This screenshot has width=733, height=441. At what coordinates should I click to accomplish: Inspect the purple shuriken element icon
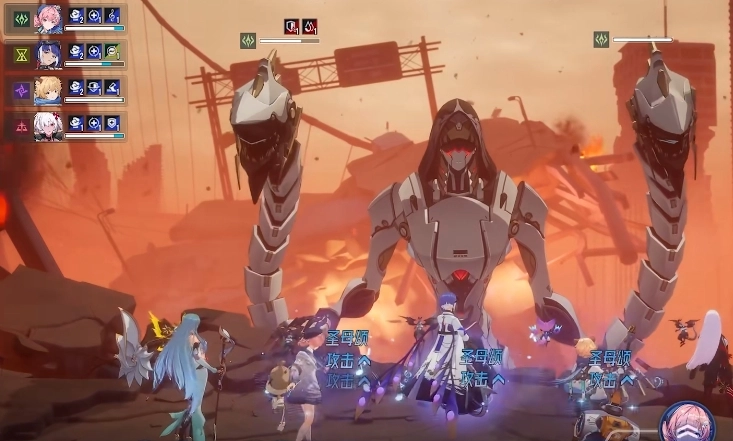coord(19,91)
